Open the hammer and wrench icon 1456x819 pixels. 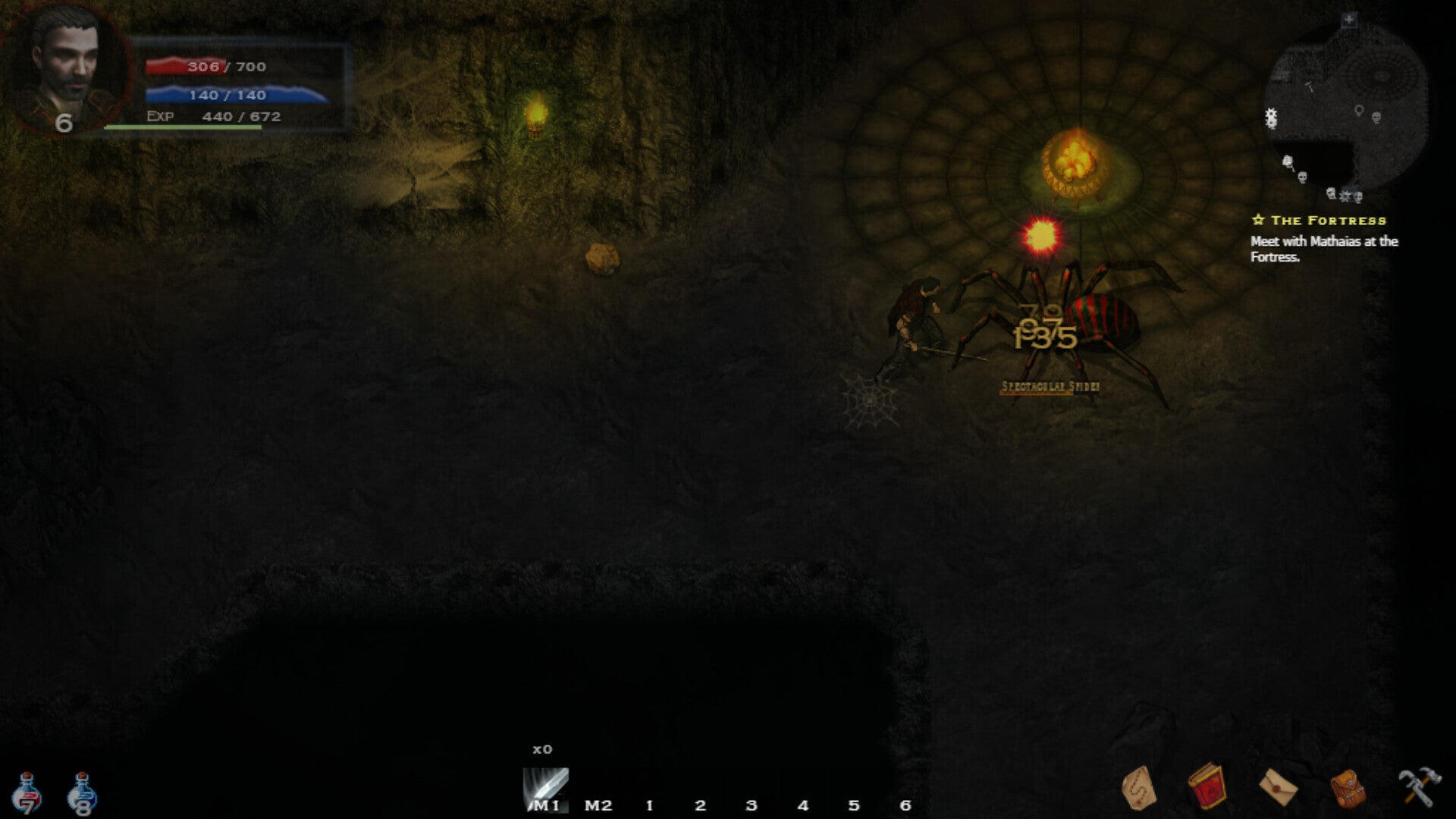pyautogui.click(x=1419, y=786)
